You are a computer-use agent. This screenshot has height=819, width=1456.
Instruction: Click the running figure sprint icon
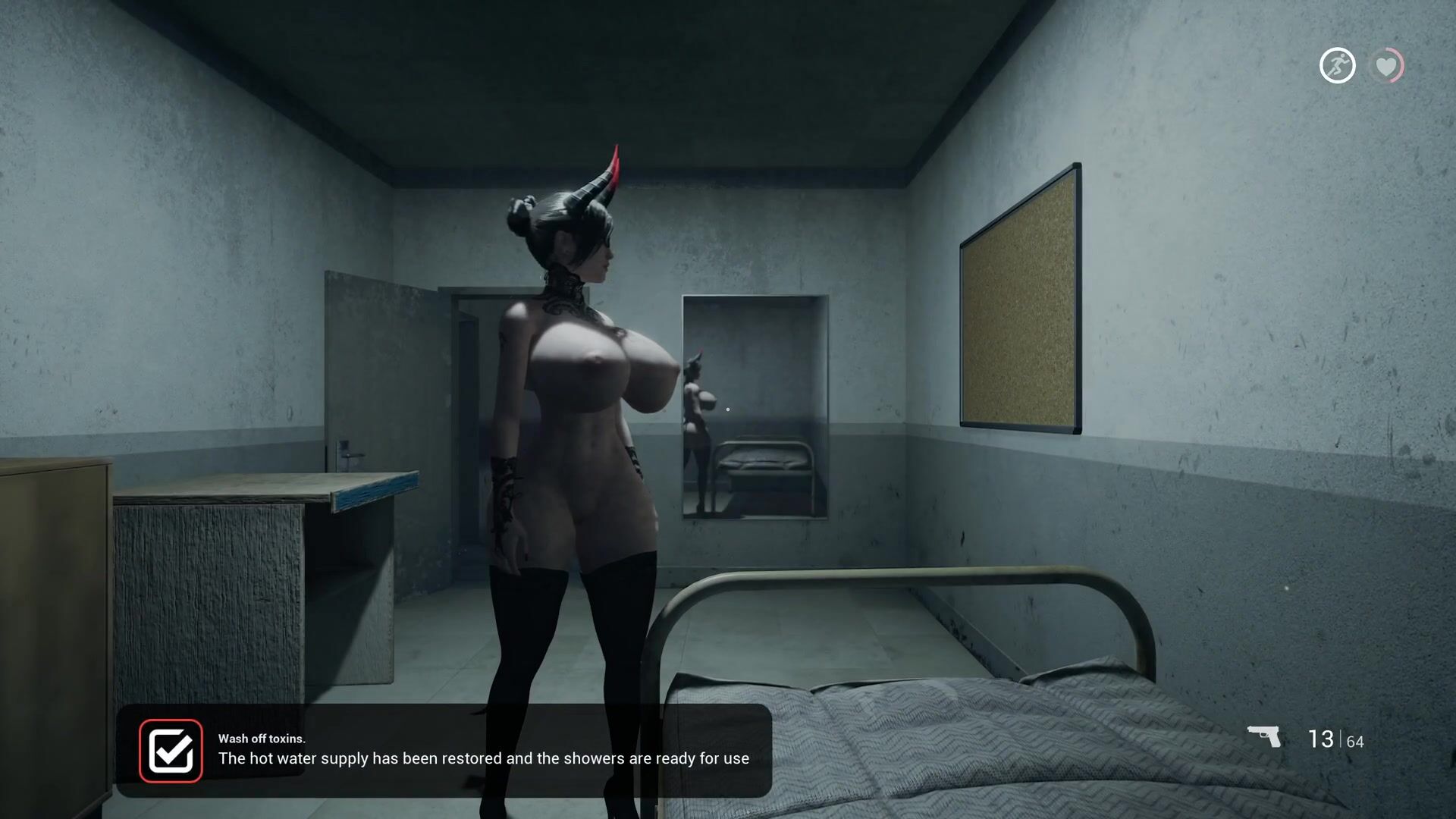[1337, 66]
